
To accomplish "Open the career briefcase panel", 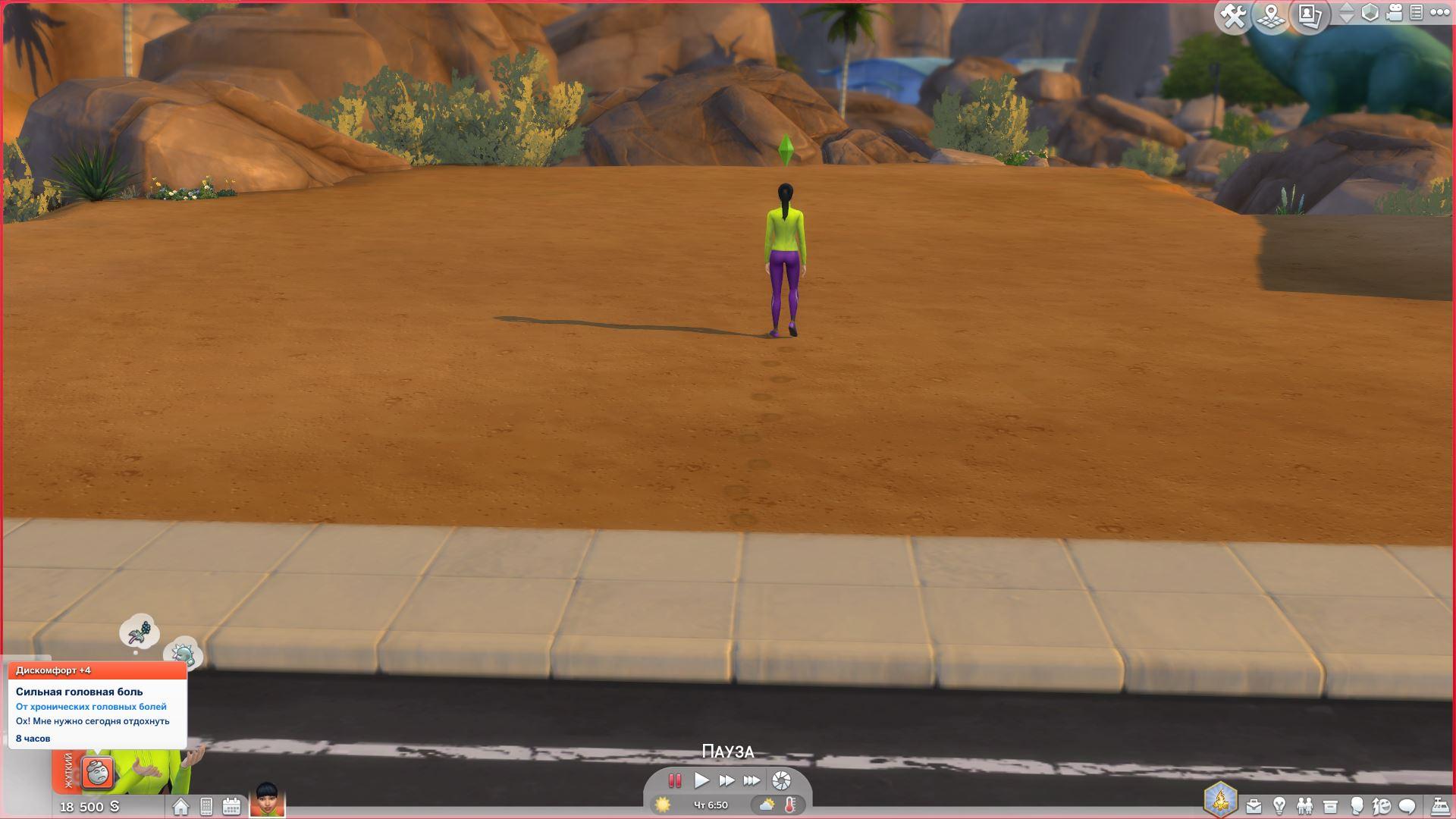I will pos(1254,805).
